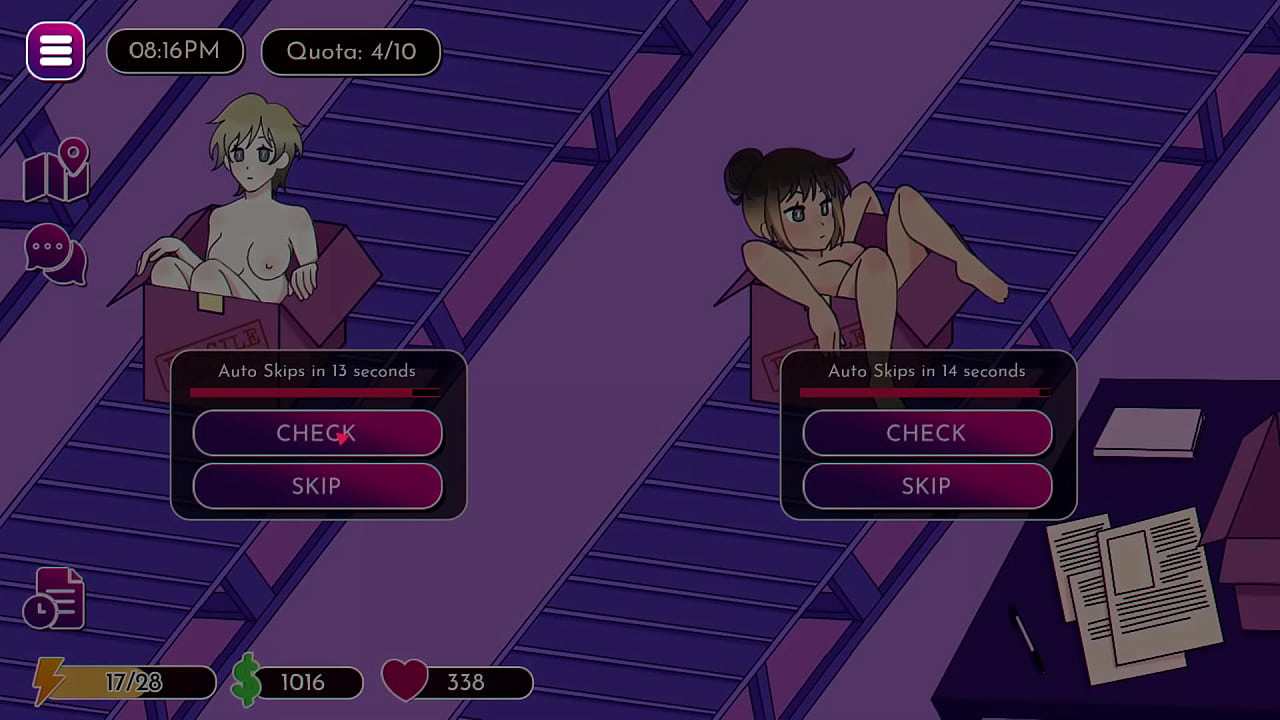Open the hamburger menu button

(x=55, y=51)
